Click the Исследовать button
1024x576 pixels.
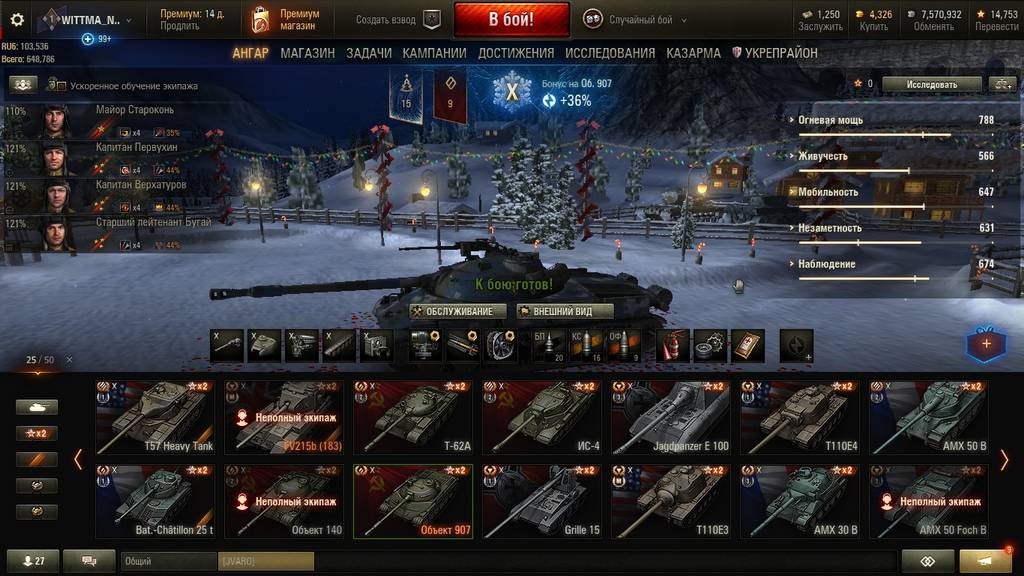[931, 84]
